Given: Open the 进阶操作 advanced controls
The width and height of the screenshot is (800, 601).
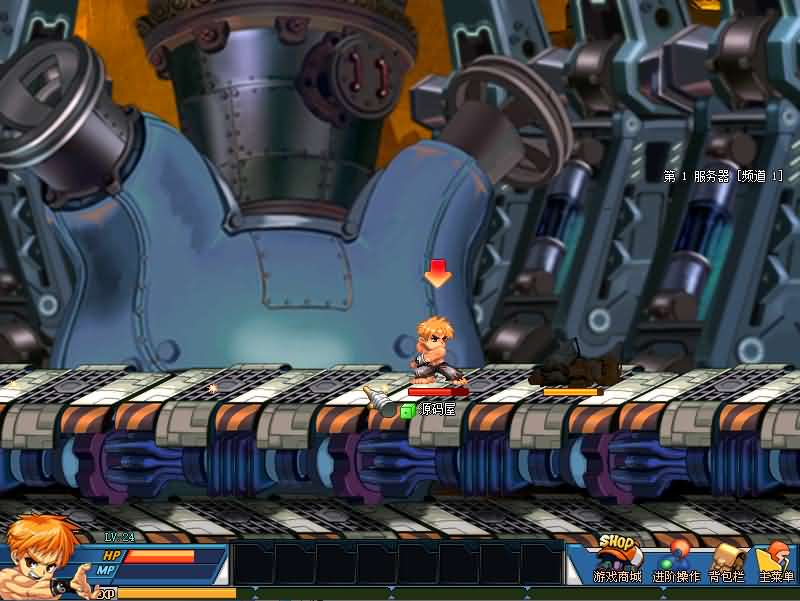Looking at the screenshot, I should [676, 562].
